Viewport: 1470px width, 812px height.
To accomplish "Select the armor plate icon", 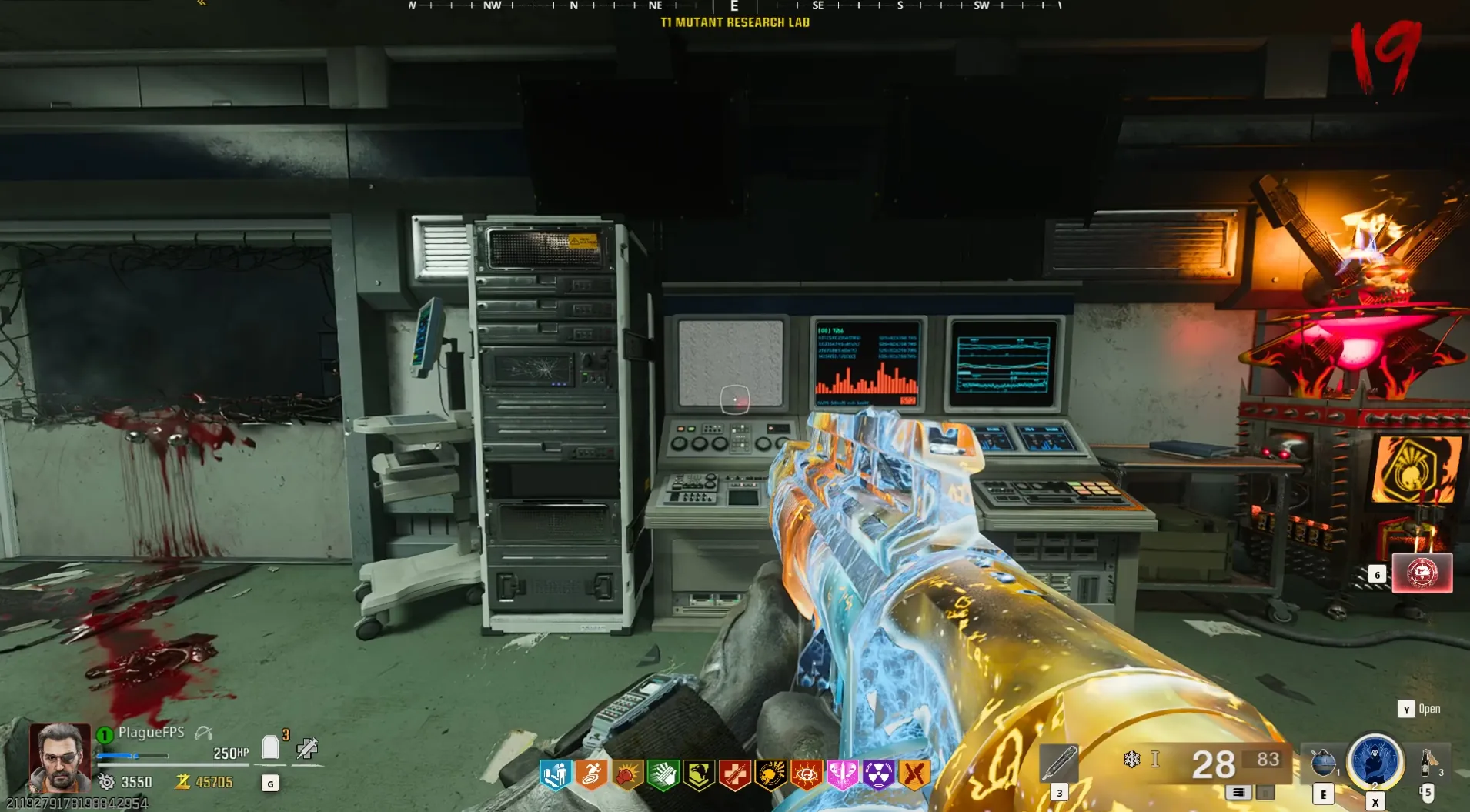I will click(270, 747).
